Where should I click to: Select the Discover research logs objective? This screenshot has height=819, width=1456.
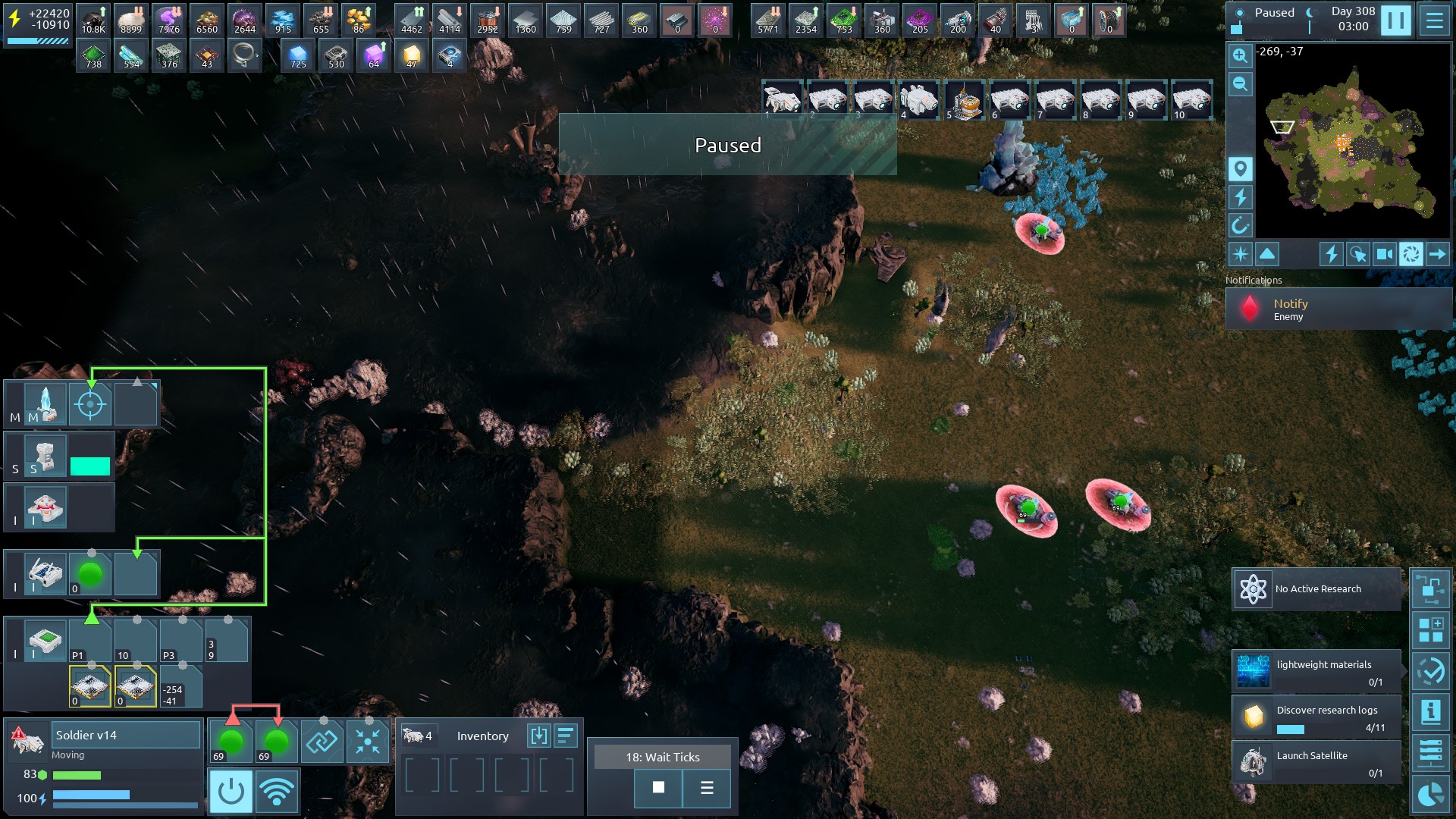(x=1316, y=717)
